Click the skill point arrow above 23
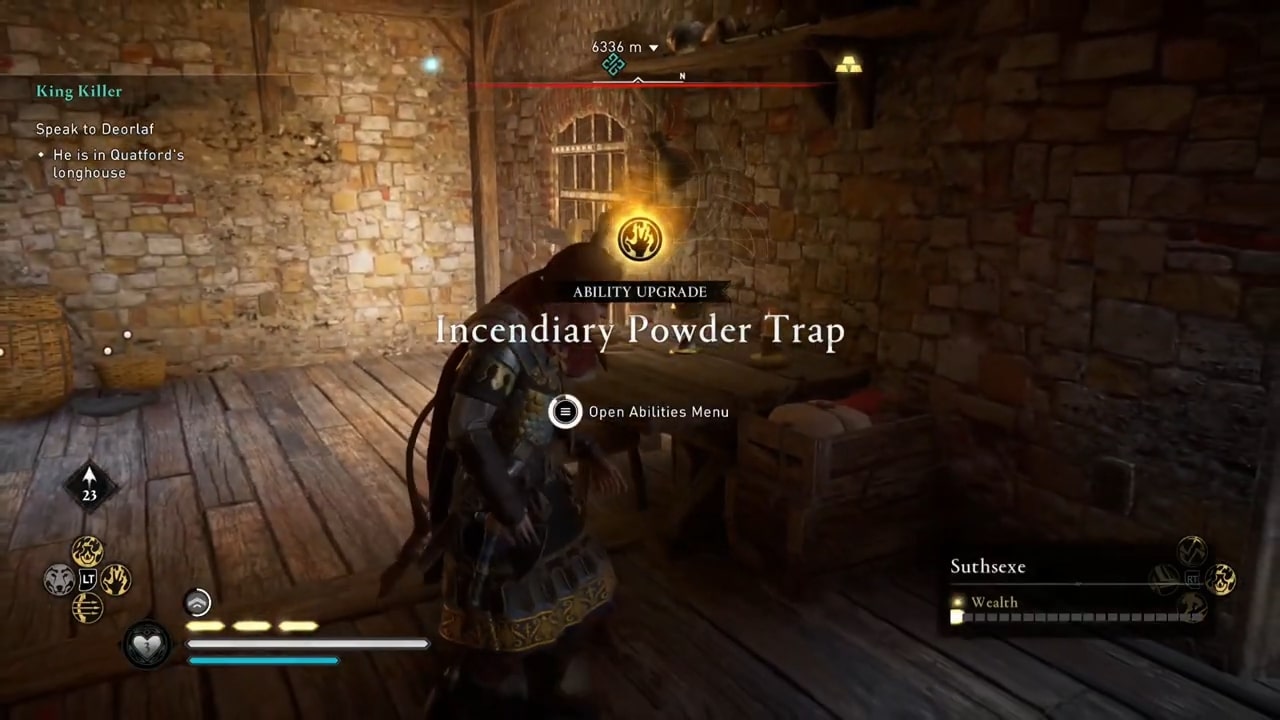1280x720 pixels. click(x=89, y=475)
